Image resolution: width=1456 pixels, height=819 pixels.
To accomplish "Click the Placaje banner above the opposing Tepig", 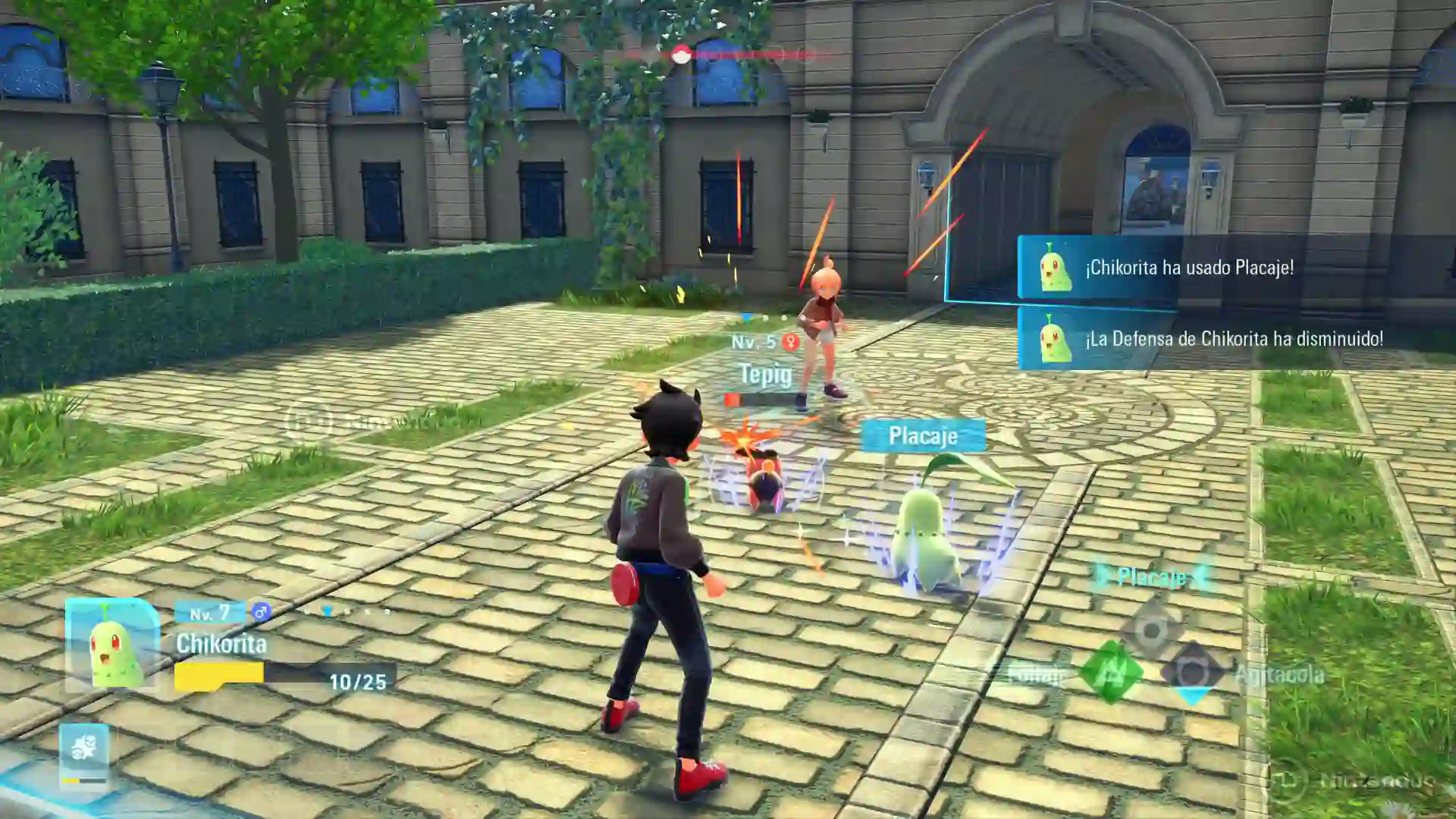I will point(924,435).
